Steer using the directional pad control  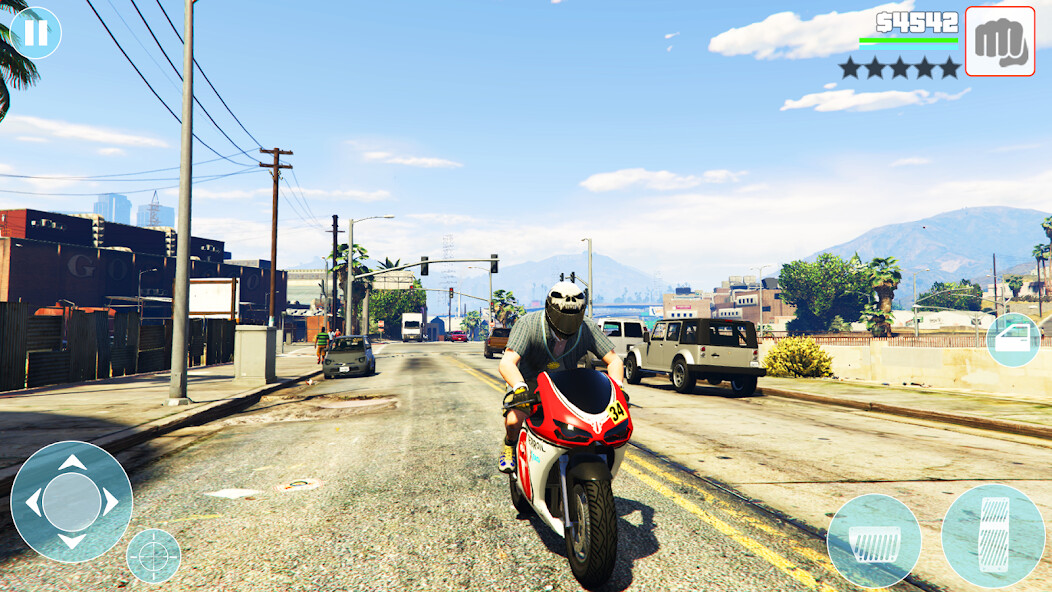click(x=71, y=501)
